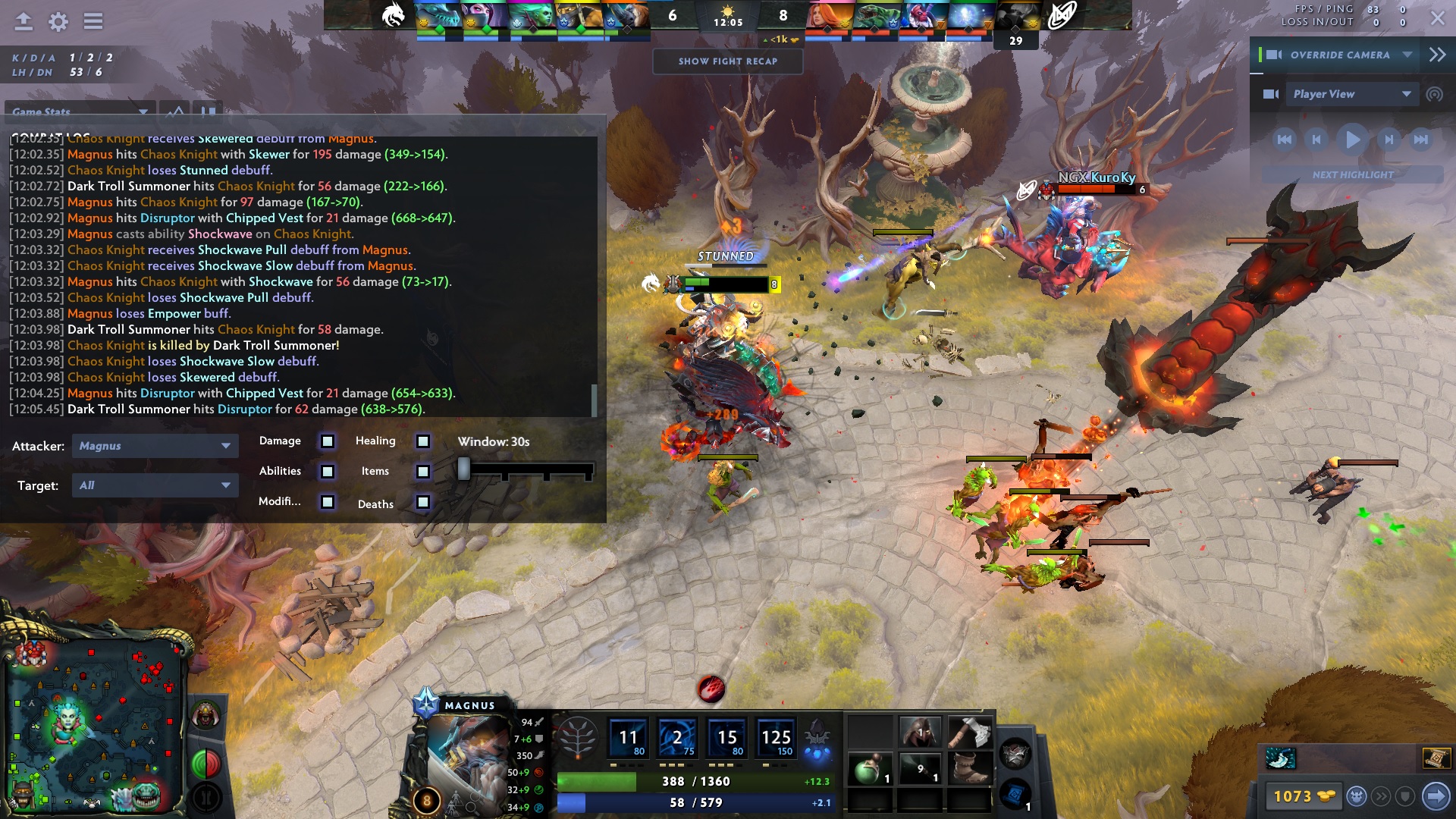Enable the Deaths filter checkbox

(x=422, y=503)
